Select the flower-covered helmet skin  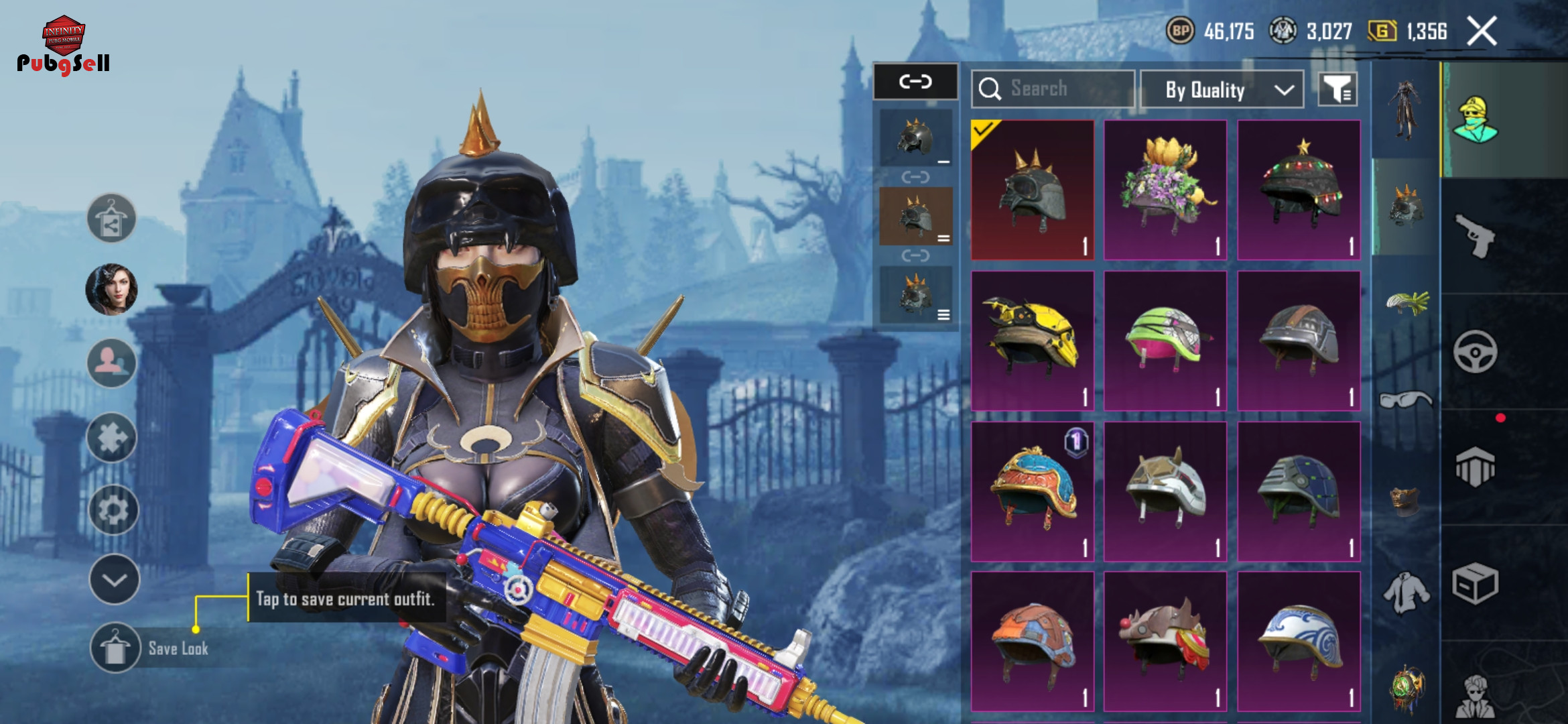click(1165, 190)
